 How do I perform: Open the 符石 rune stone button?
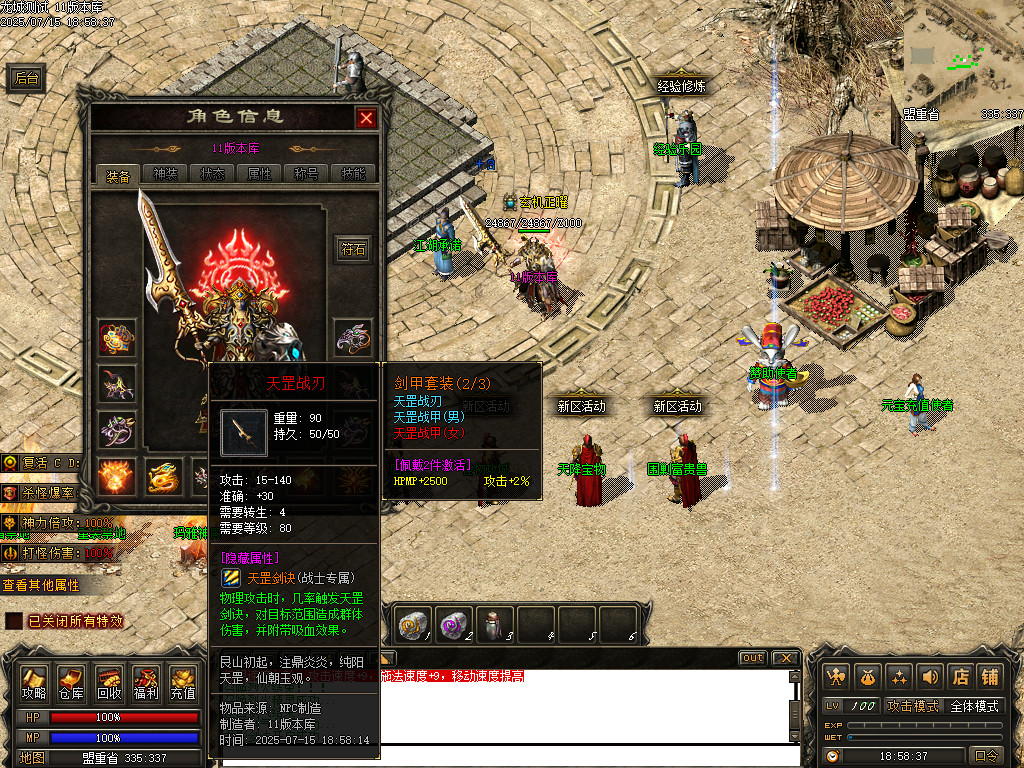[x=354, y=249]
